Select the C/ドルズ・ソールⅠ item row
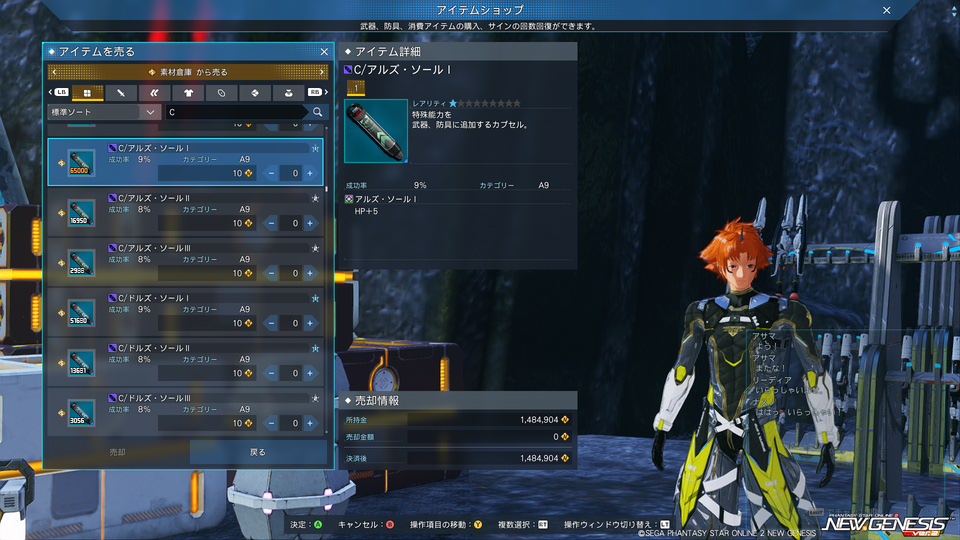Viewport: 960px width, 540px height. coord(185,309)
